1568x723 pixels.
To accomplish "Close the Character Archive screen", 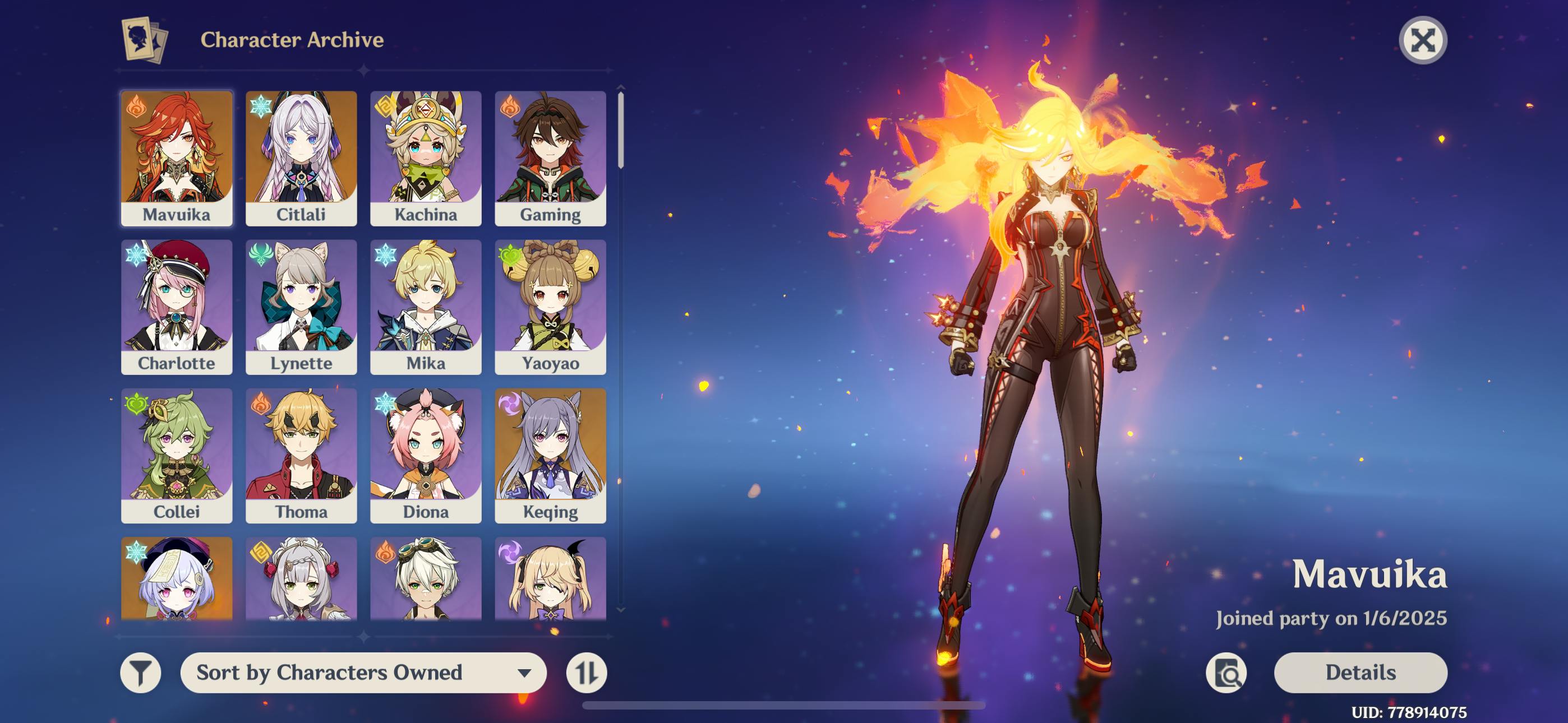I will [x=1423, y=41].
